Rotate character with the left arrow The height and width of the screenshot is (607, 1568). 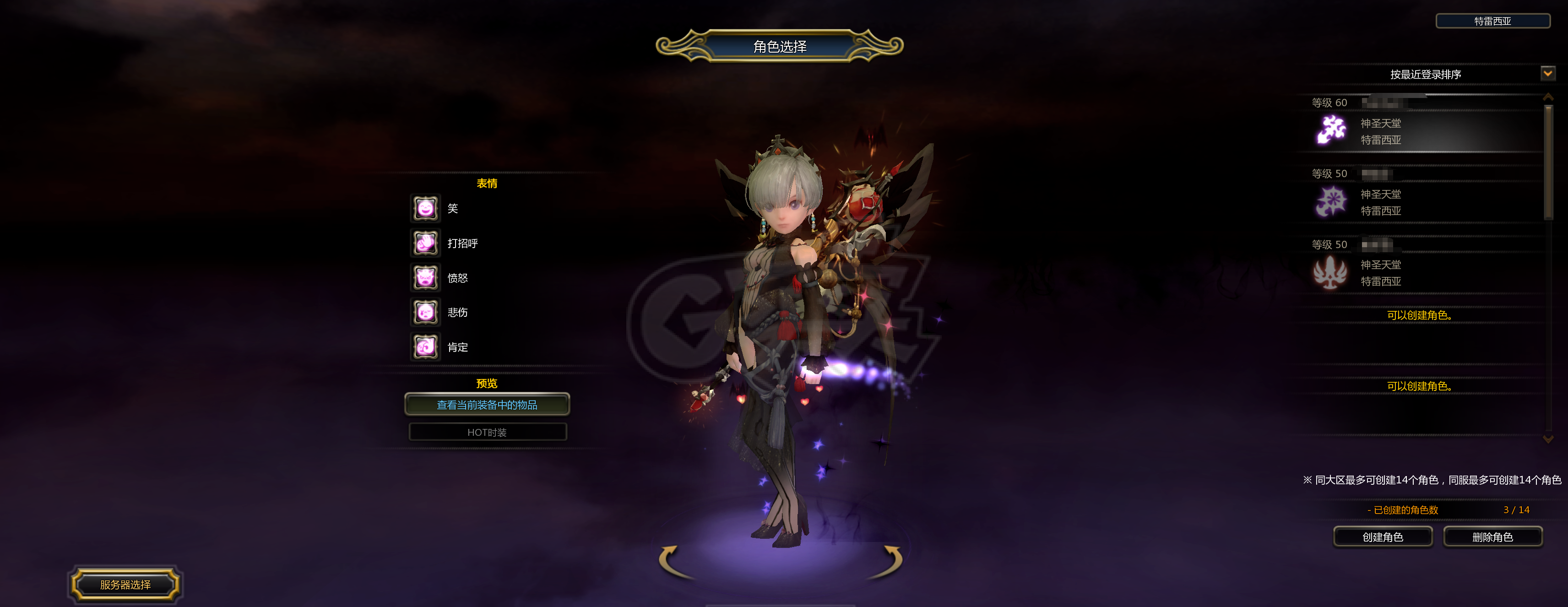(672, 561)
